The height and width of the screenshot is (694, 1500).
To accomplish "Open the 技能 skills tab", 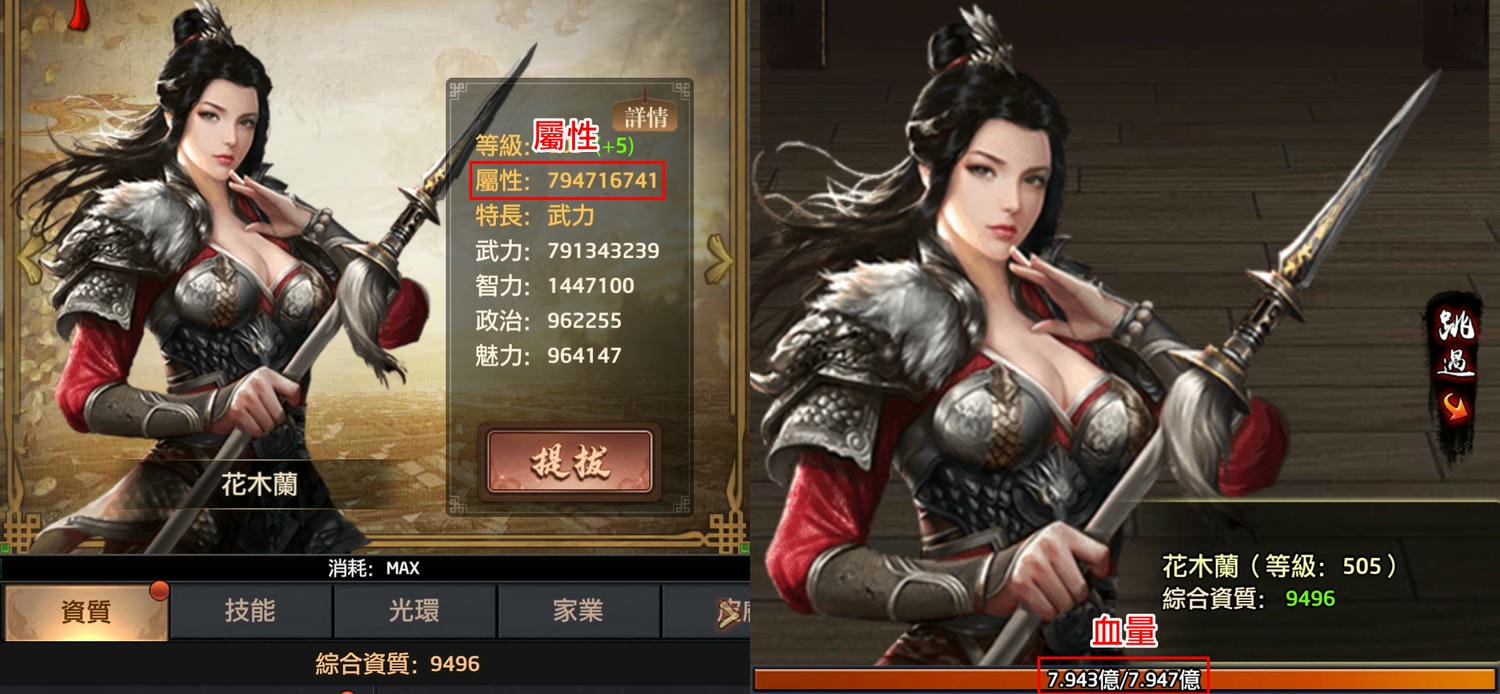I will [x=250, y=611].
